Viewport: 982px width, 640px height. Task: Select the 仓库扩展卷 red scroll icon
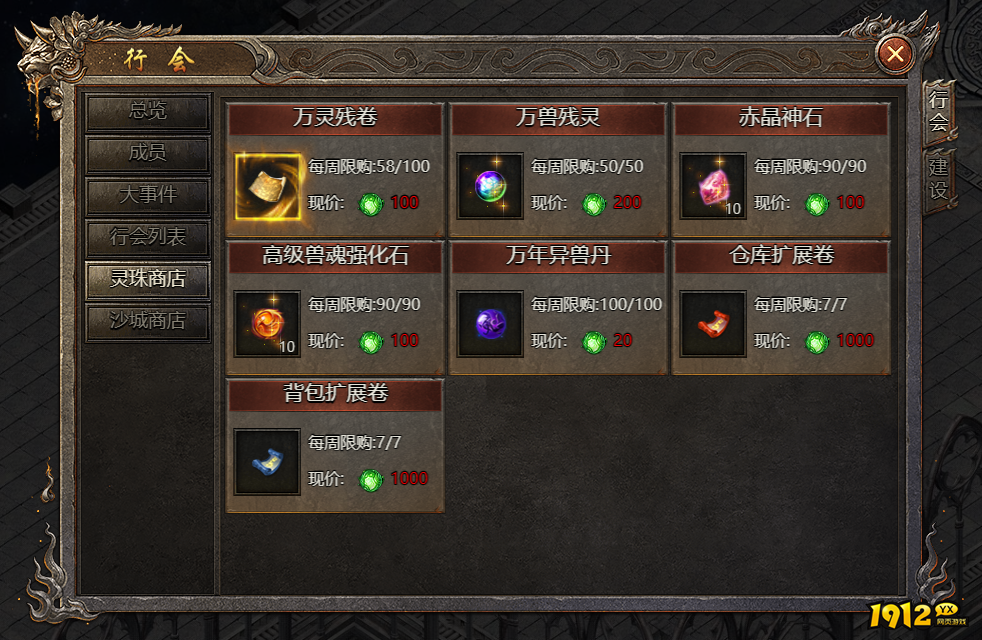713,324
